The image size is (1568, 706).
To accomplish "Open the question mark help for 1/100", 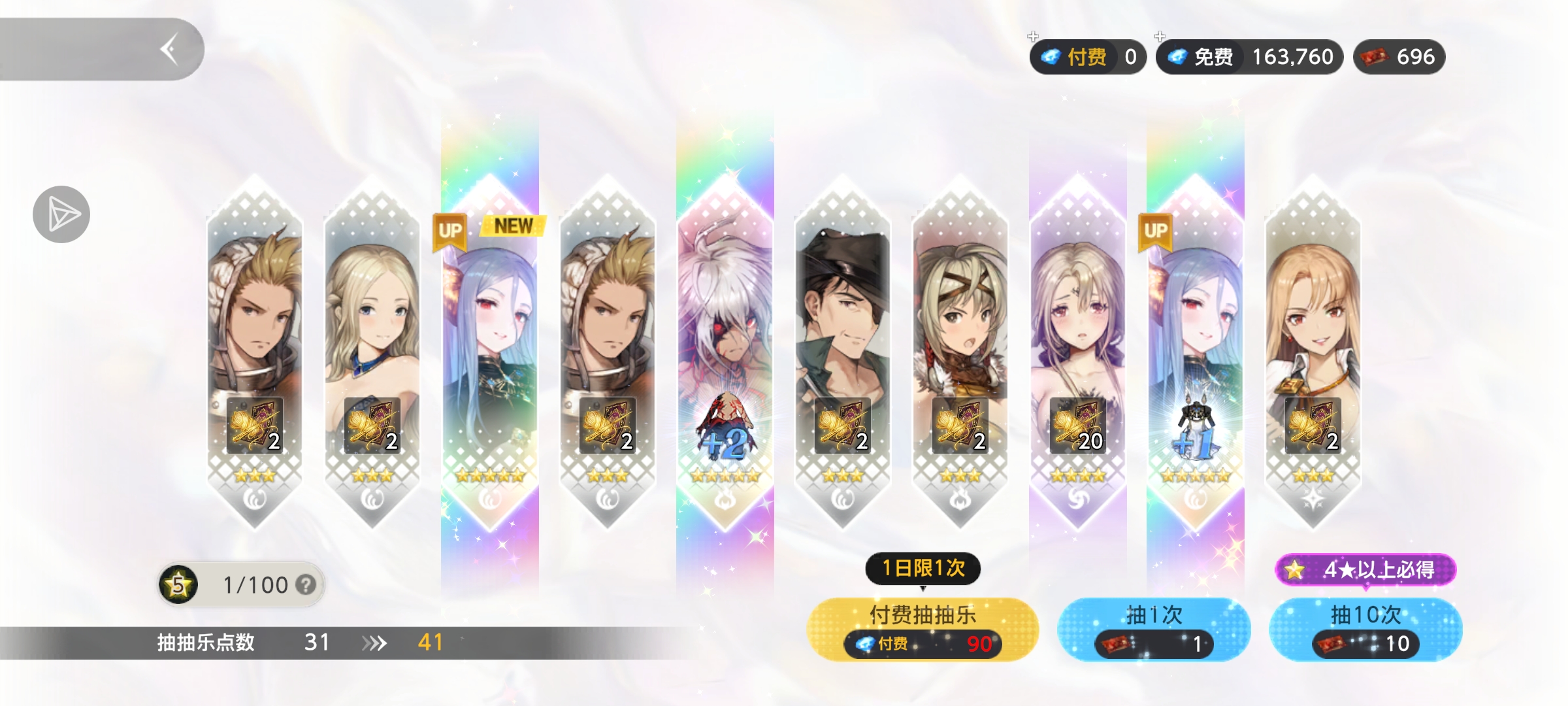I will coord(305,584).
